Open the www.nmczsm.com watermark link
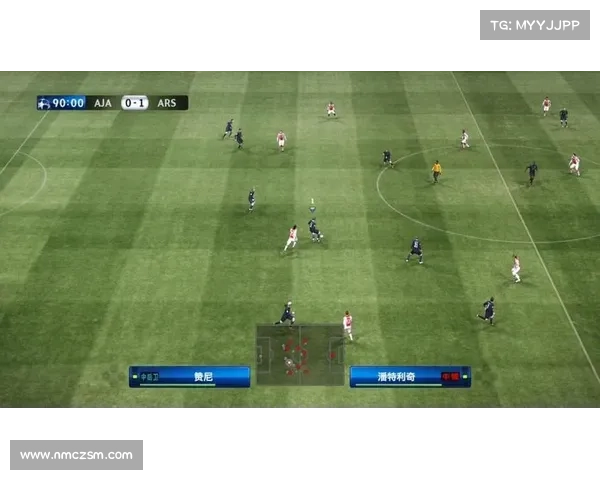Viewport: 600px width, 480px height. click(x=76, y=455)
